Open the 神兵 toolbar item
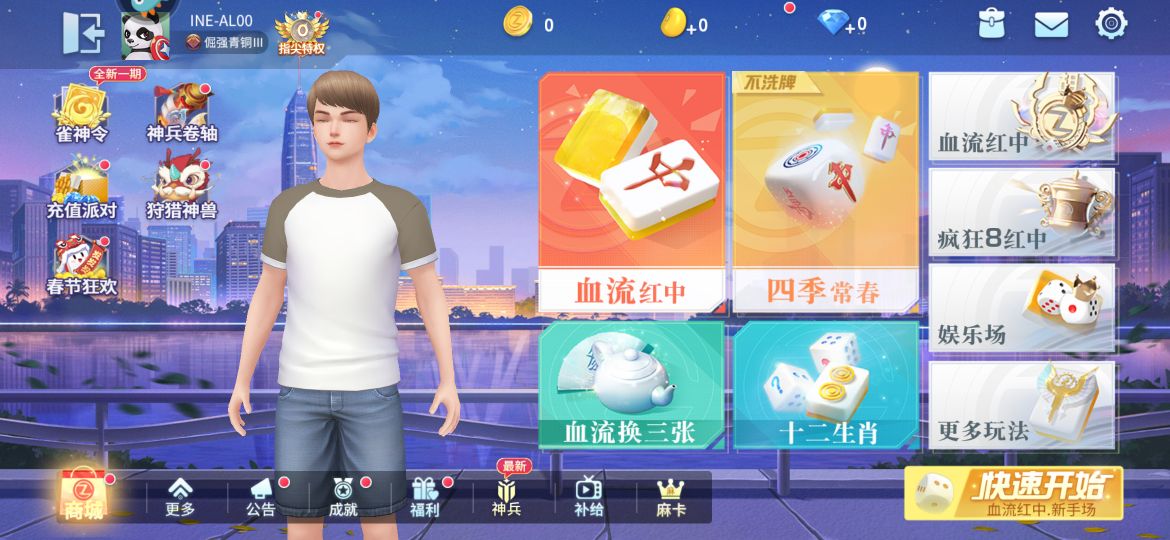This screenshot has height=540, width=1170. coord(506,496)
